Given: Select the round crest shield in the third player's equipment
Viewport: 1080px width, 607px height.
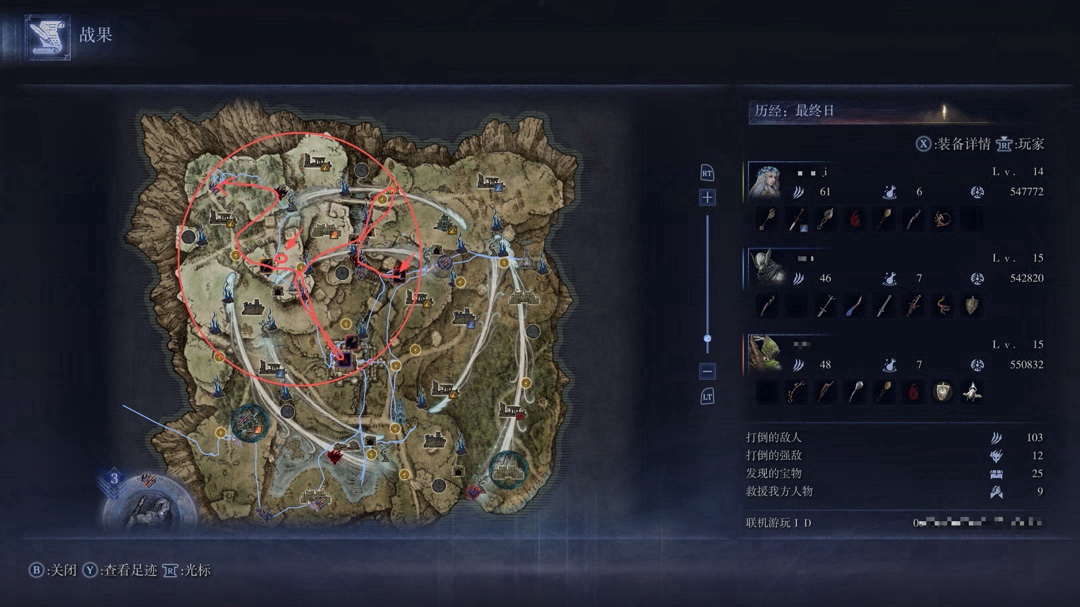Looking at the screenshot, I should point(942,392).
